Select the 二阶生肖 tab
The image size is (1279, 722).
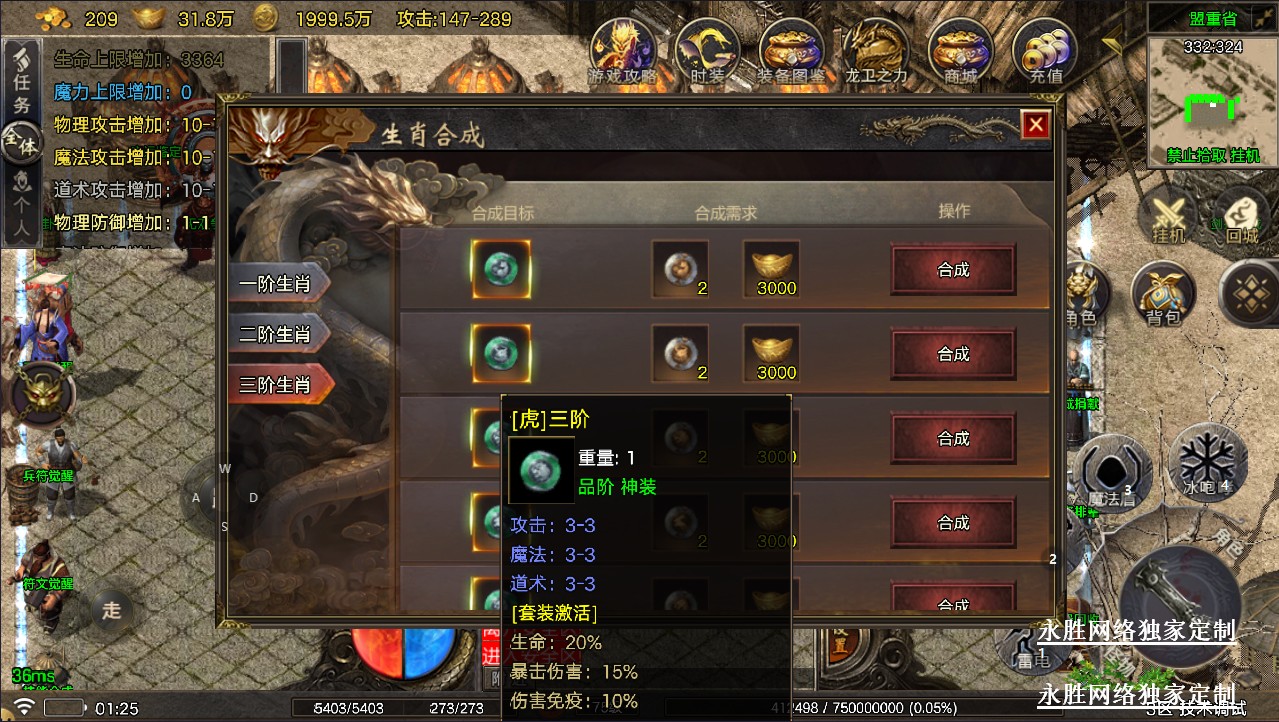[275, 334]
